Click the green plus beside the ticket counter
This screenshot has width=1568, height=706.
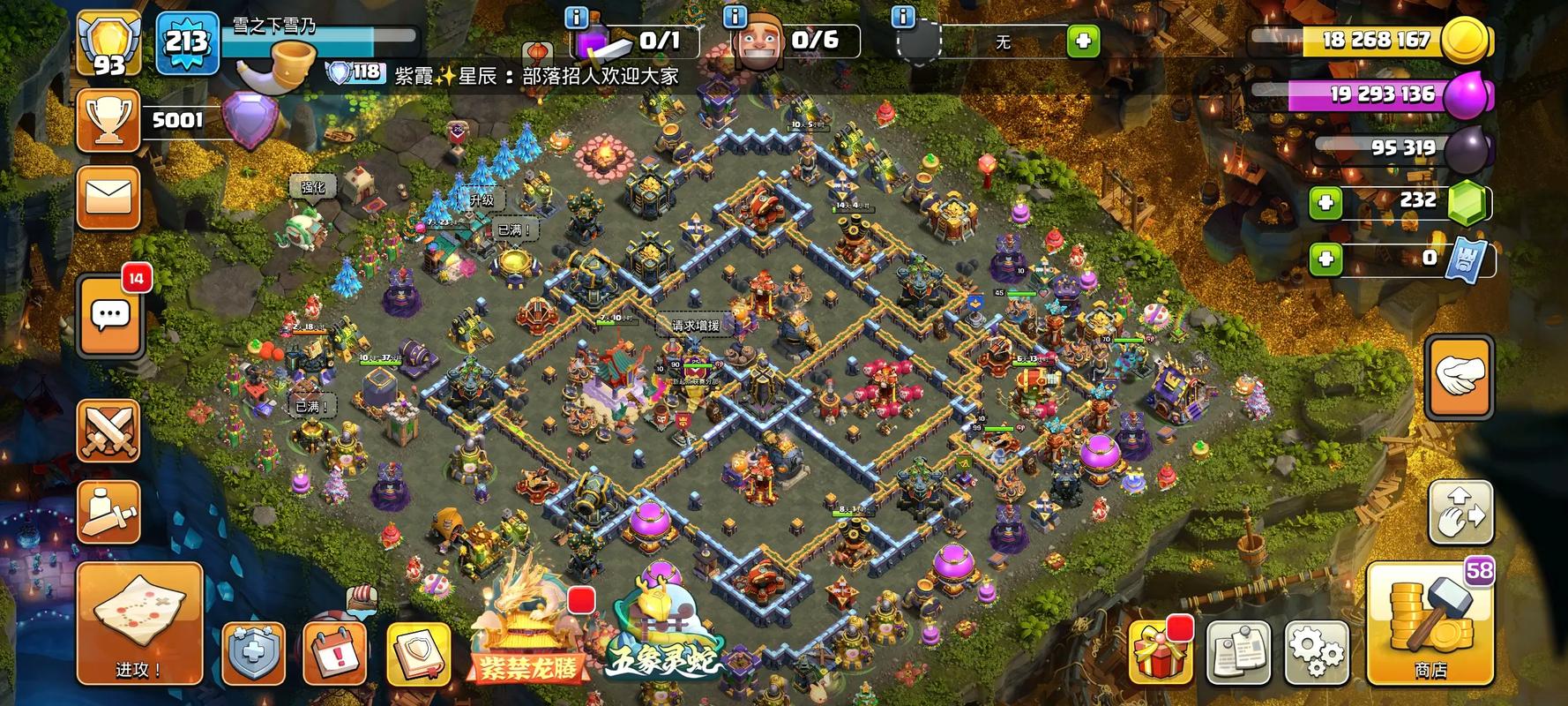(1325, 259)
